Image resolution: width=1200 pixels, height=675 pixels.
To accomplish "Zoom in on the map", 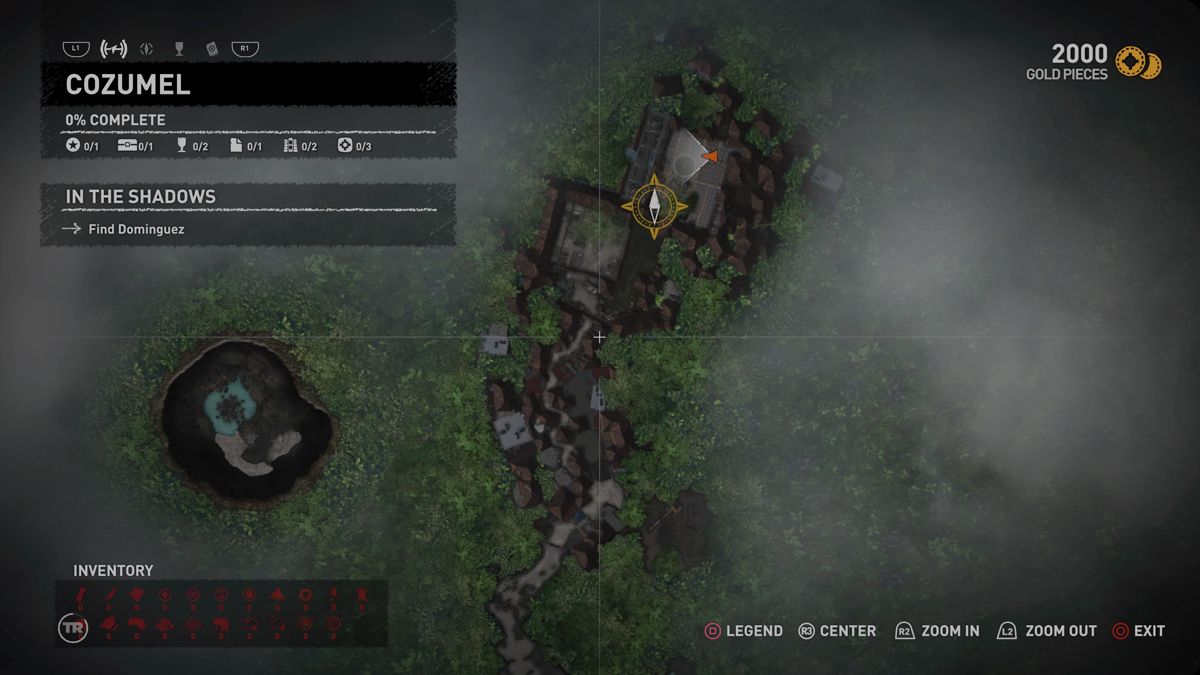I will click(x=938, y=631).
